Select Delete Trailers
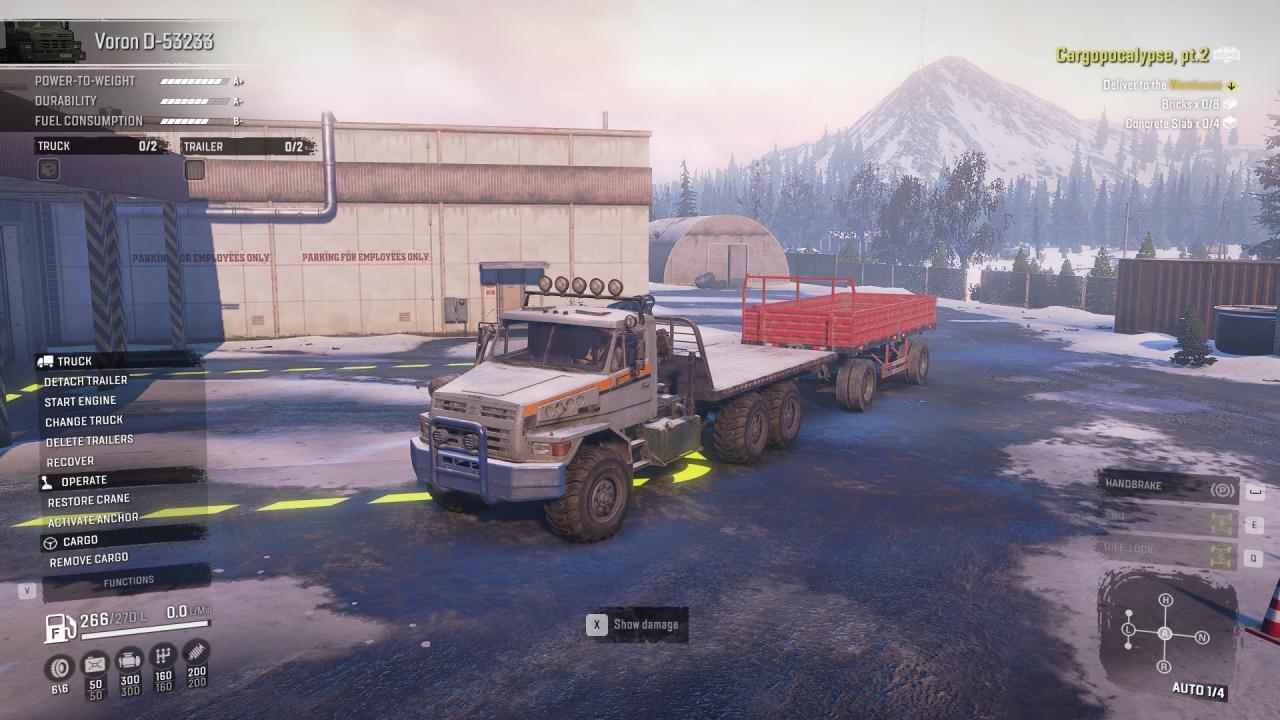 click(89, 440)
